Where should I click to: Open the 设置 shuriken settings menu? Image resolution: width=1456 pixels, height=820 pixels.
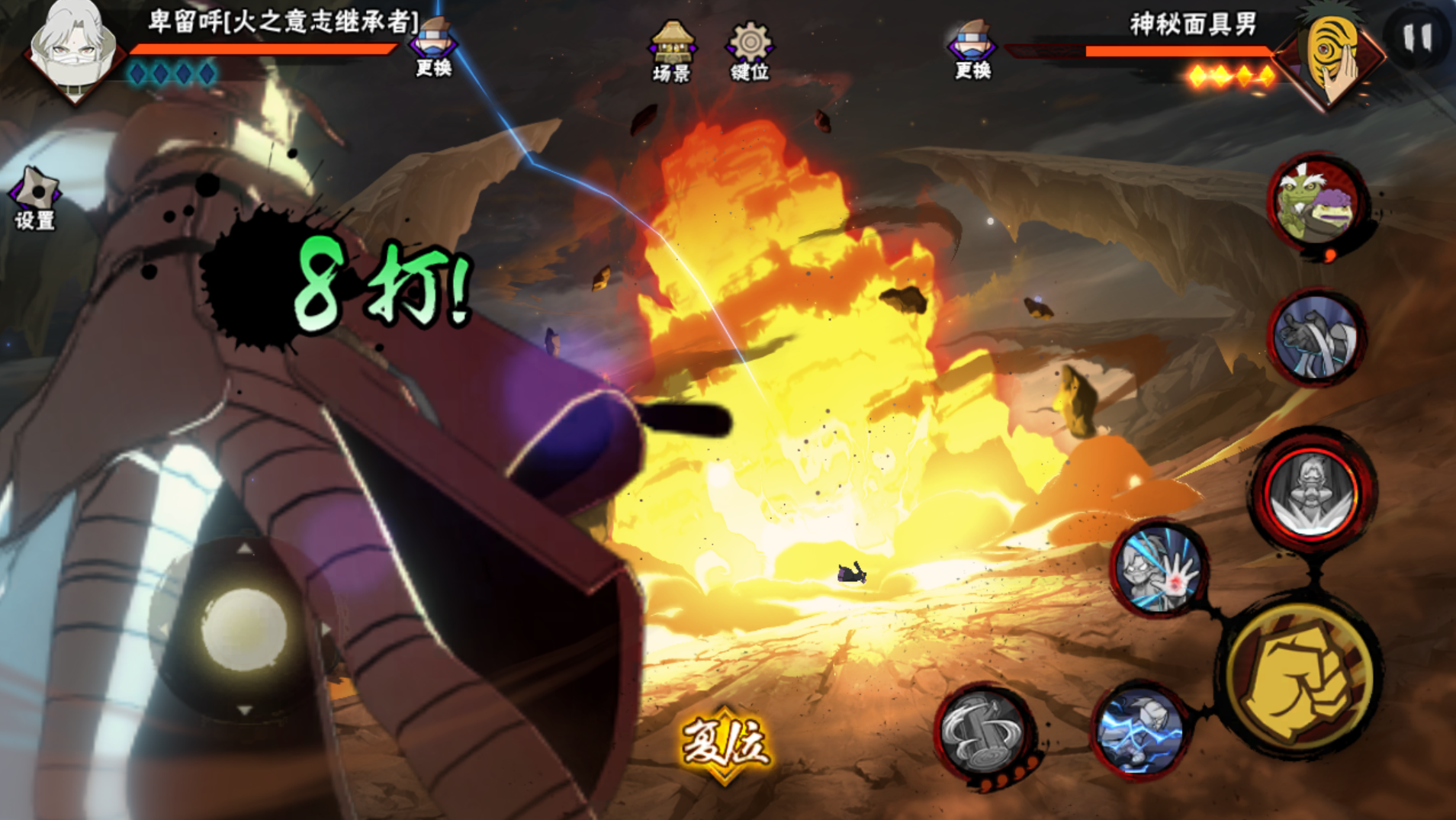34,198
